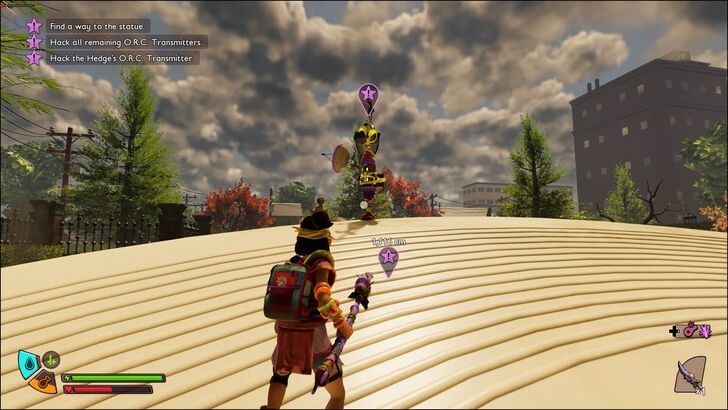
Task: Select the "Hack all remaining O.R.C. Transmitters" objective
Action: click(127, 42)
